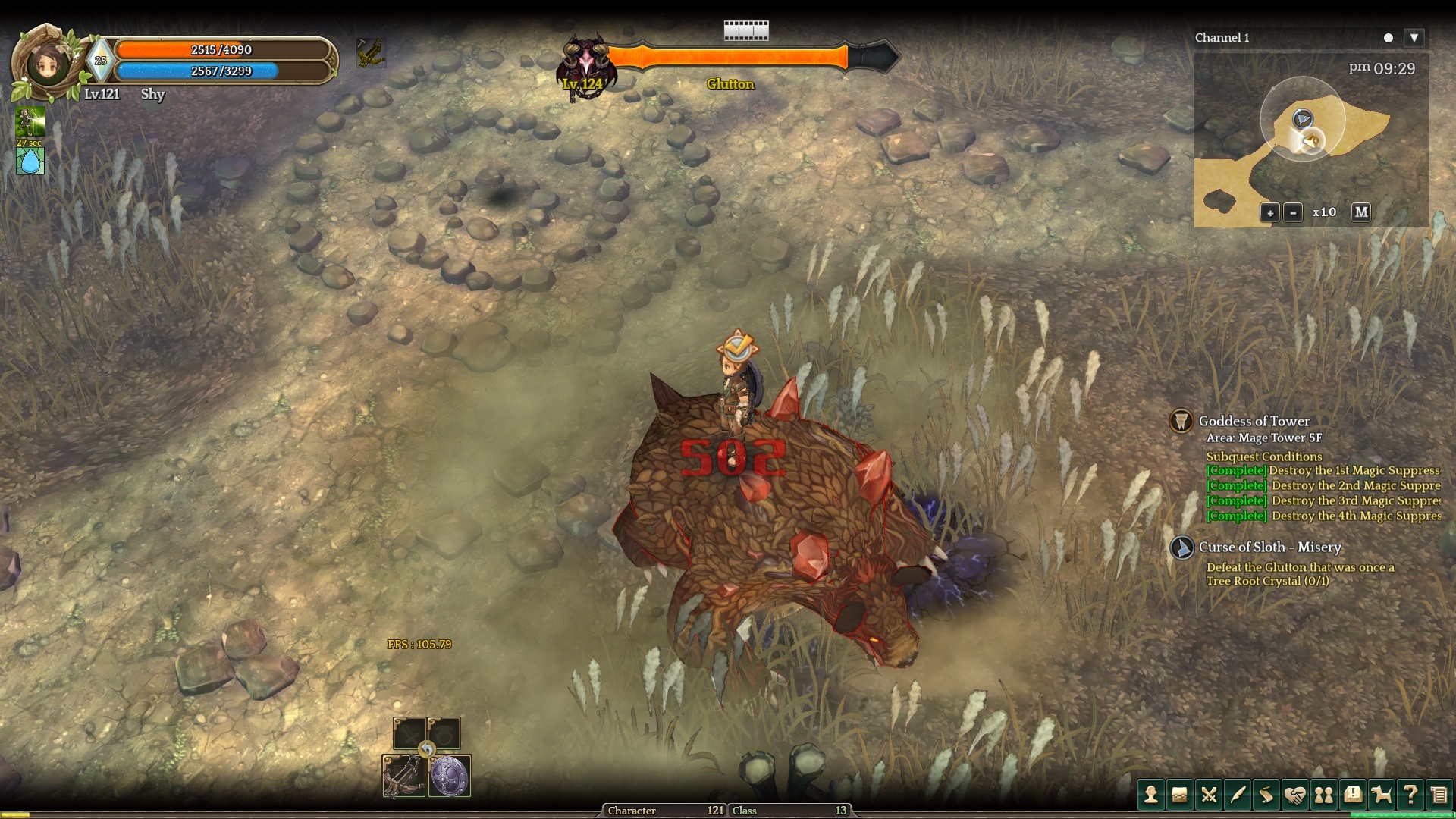Open the handshake heart menu icon
The image size is (1456, 819).
pos(1294,795)
